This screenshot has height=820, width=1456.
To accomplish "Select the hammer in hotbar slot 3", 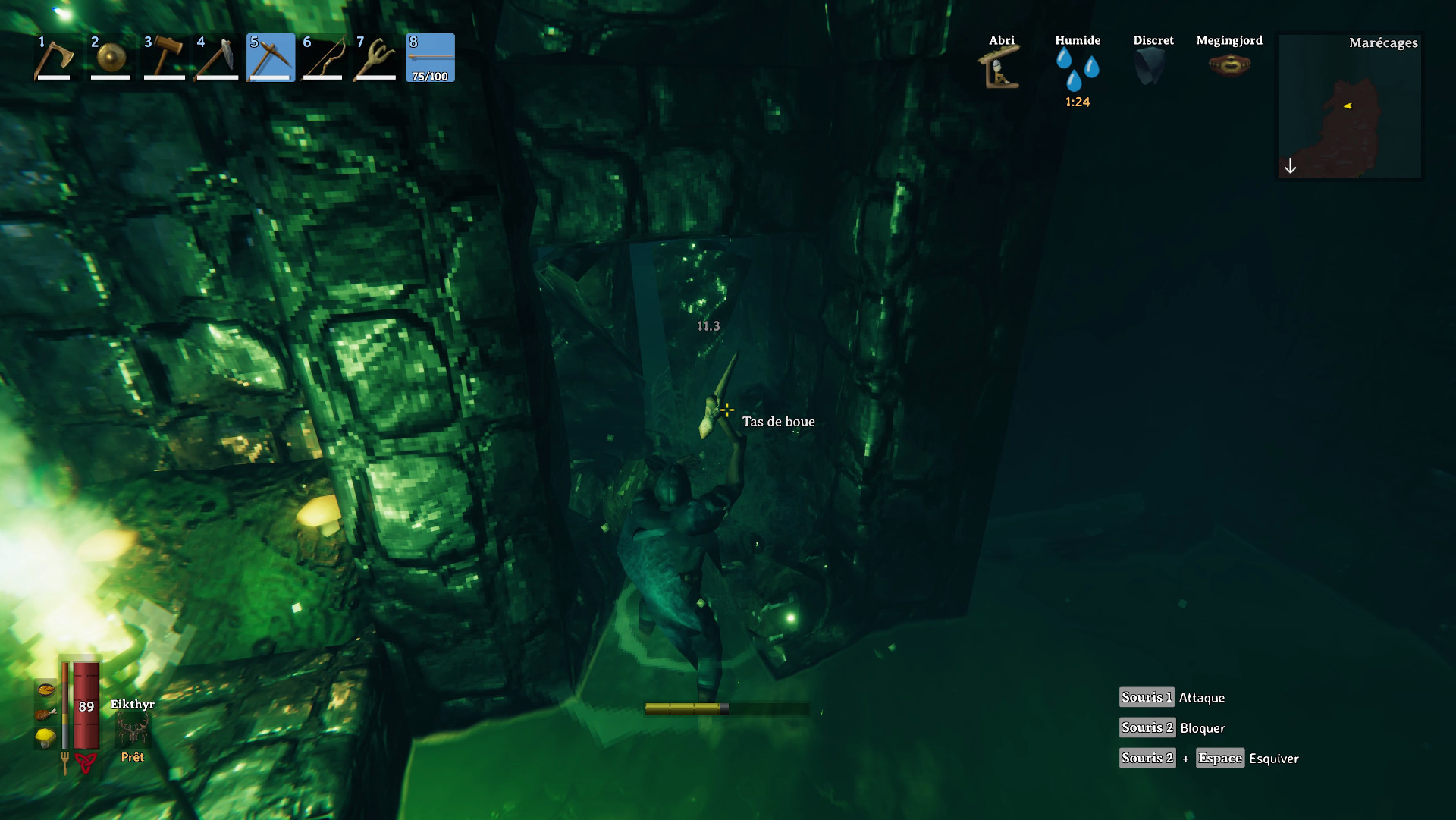I will (163, 57).
